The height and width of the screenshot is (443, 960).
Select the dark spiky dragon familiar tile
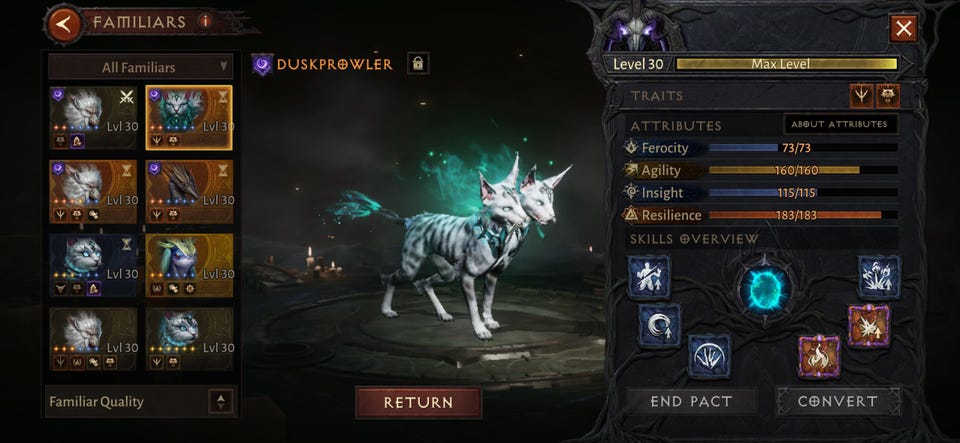[189, 192]
